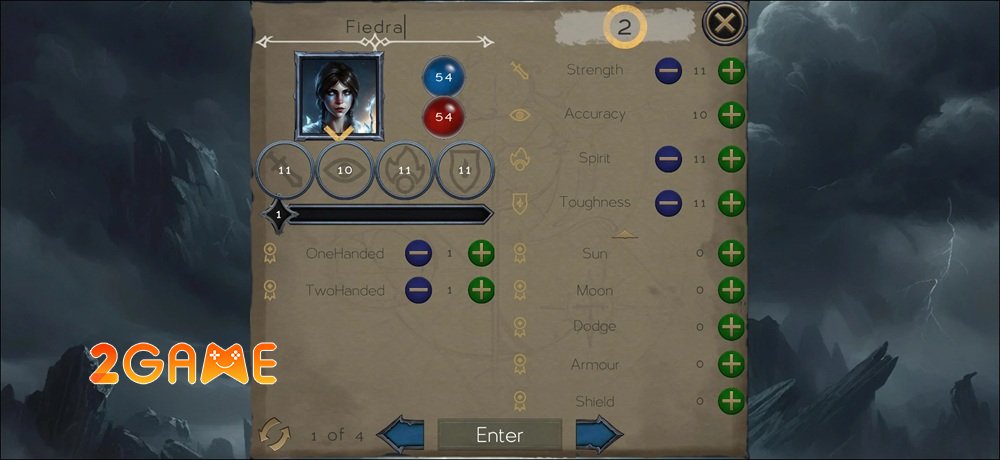Lower the Spirit attribute
This screenshot has height=460, width=1000.
(668, 158)
